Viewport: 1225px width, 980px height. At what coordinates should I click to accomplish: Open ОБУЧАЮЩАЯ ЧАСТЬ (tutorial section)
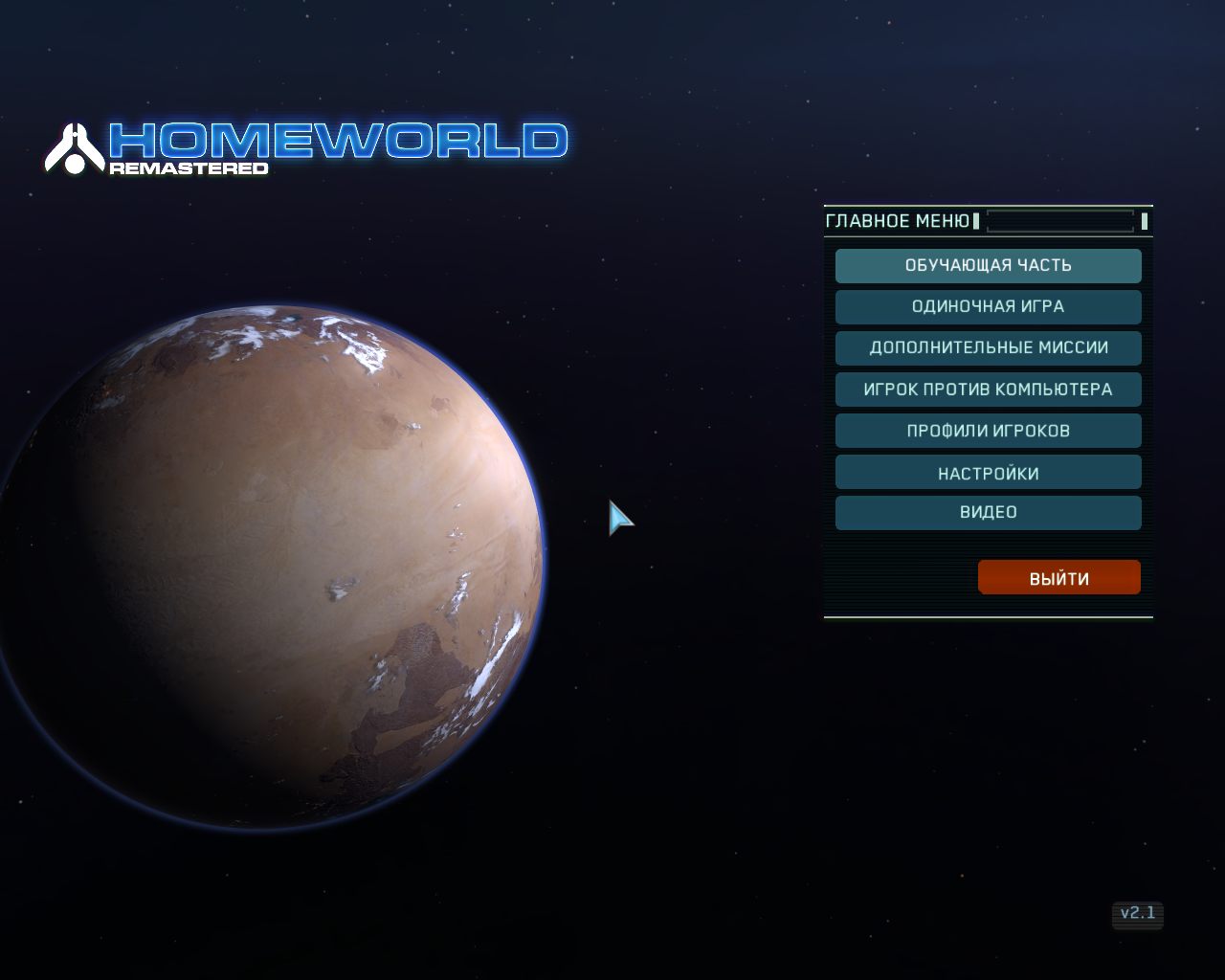pyautogui.click(x=988, y=265)
